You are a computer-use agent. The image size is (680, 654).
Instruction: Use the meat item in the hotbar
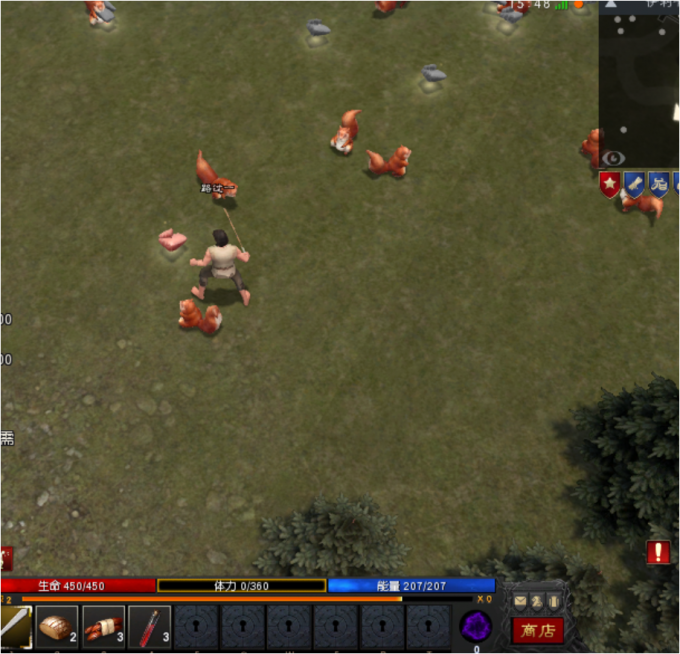[103, 627]
